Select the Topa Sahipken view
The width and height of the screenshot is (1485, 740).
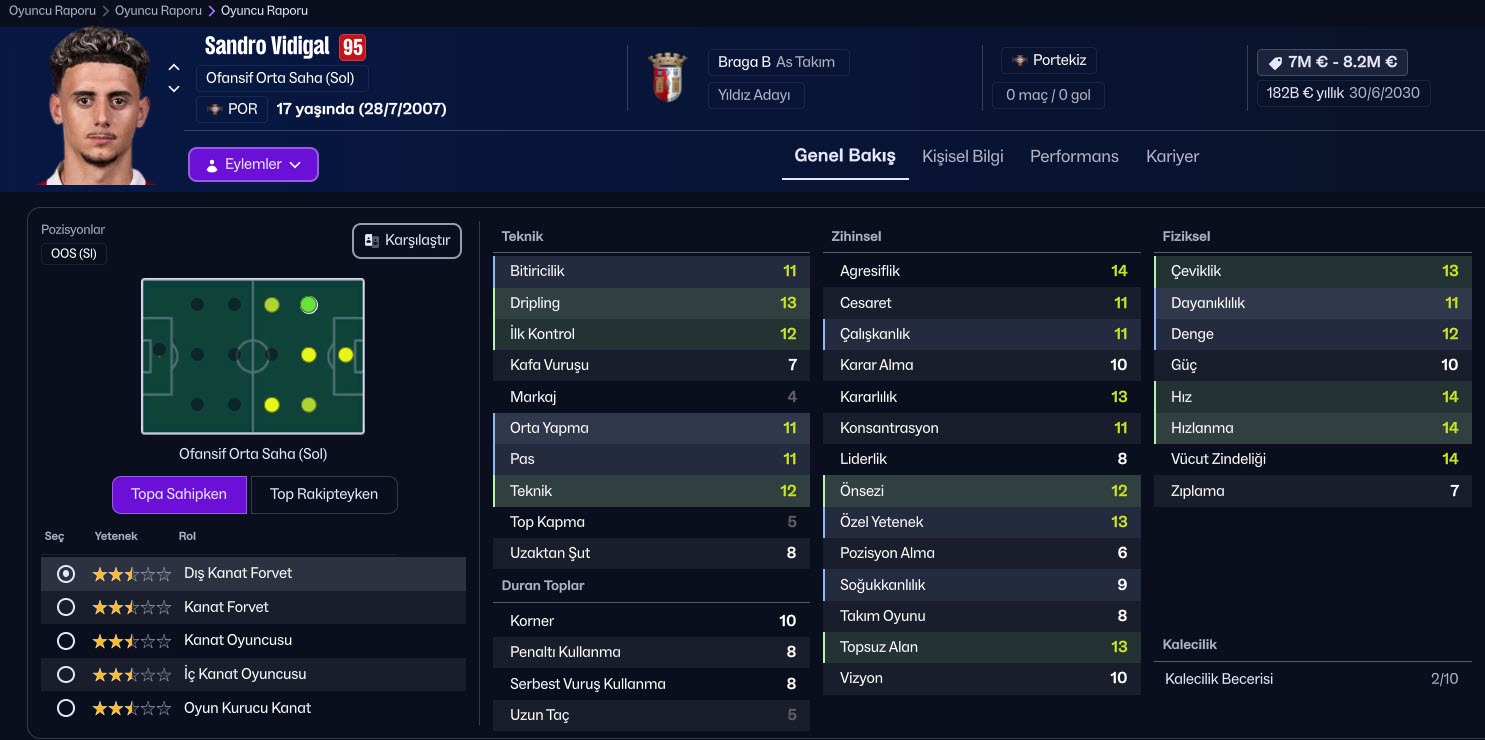click(179, 494)
